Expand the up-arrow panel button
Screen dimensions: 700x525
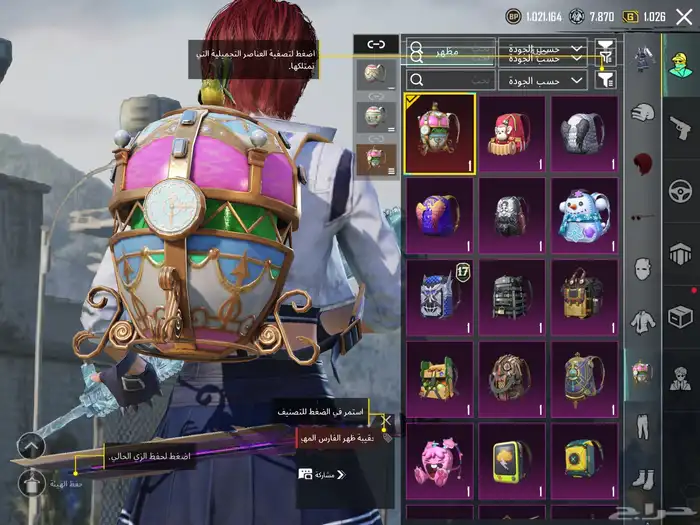click(x=30, y=446)
